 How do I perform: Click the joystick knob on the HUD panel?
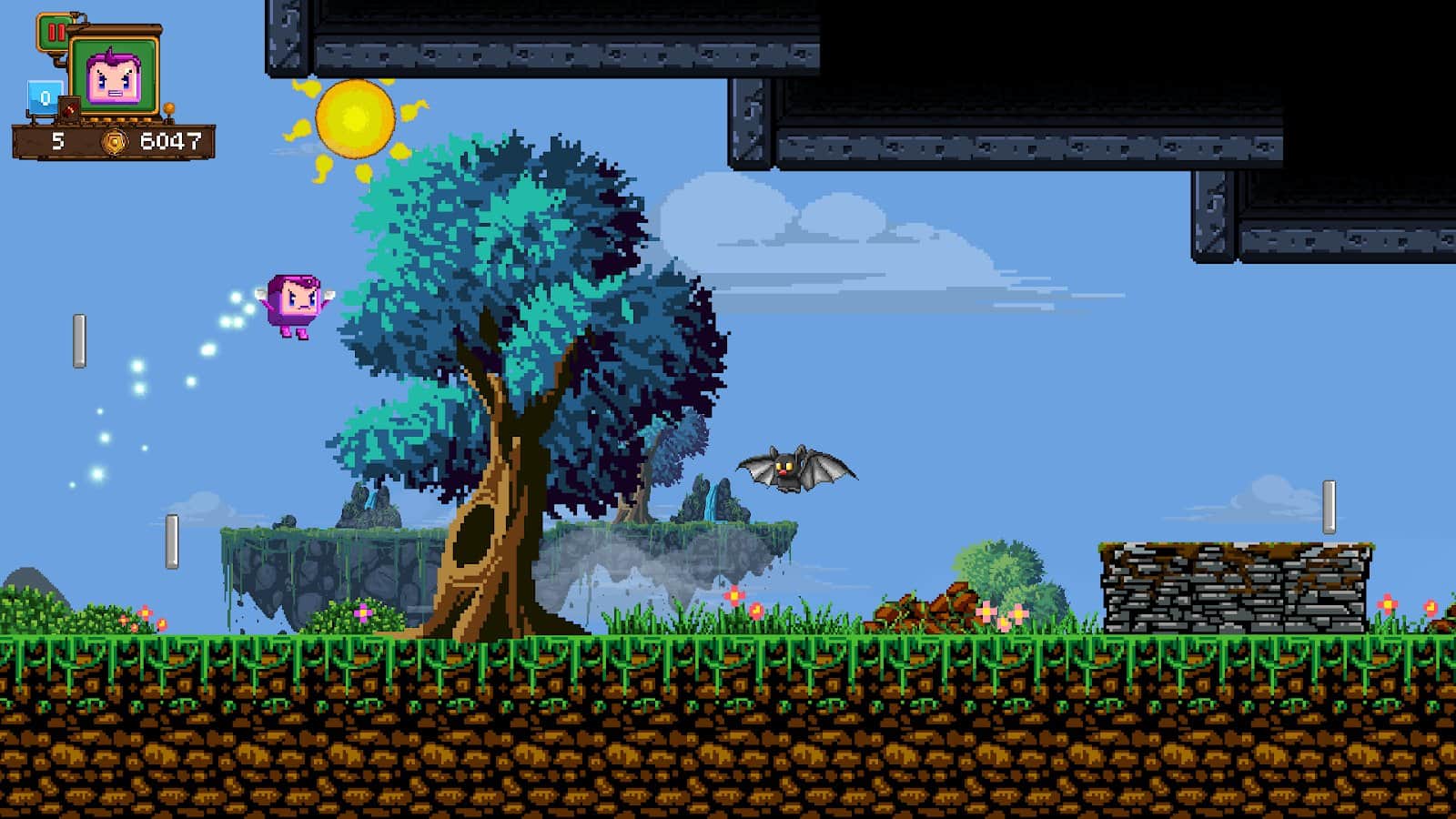[169, 106]
